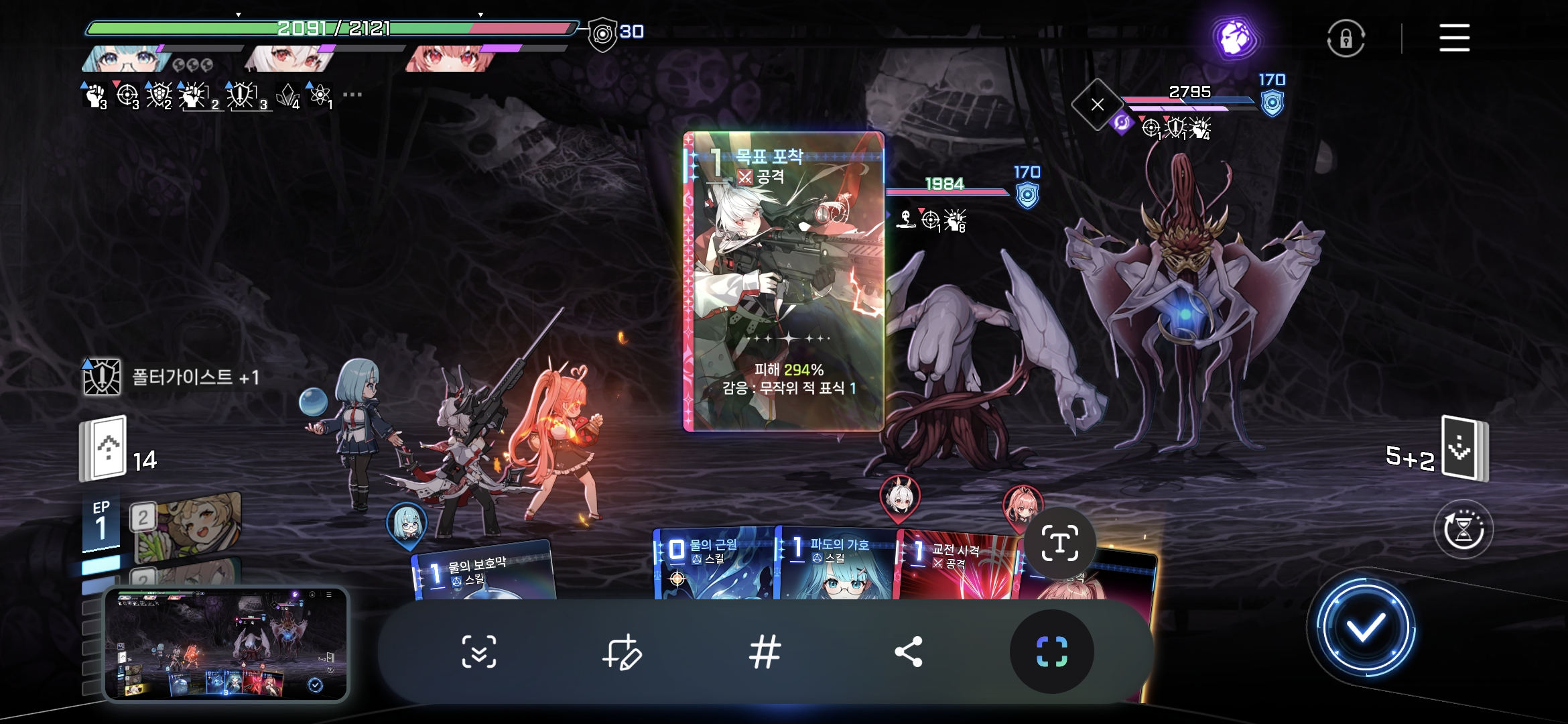
Task: Open the screenshot preview thumbnail
Action: 226,644
